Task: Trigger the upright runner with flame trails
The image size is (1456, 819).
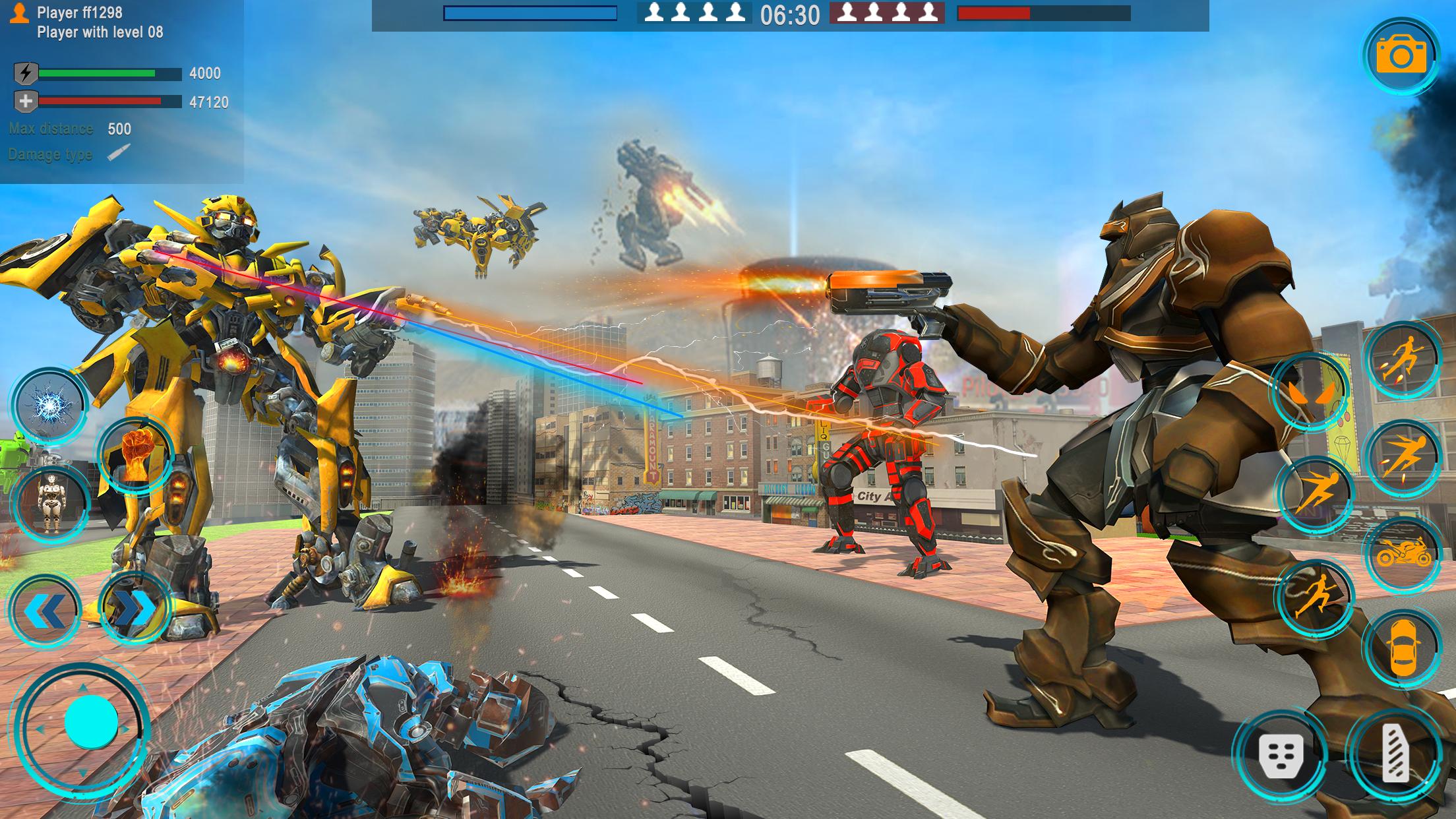Action: click(x=1402, y=359)
